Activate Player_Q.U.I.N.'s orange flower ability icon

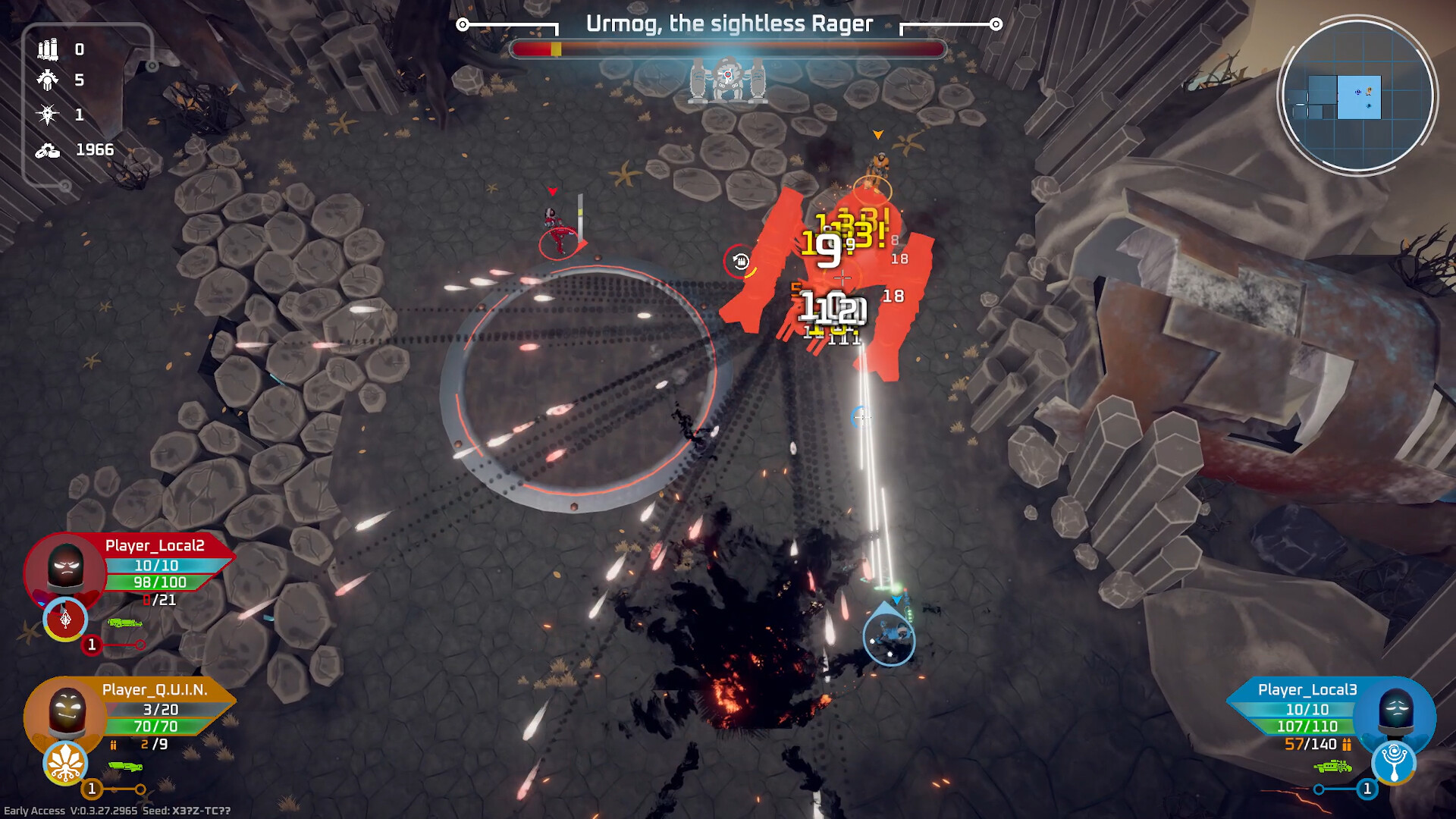point(65,763)
